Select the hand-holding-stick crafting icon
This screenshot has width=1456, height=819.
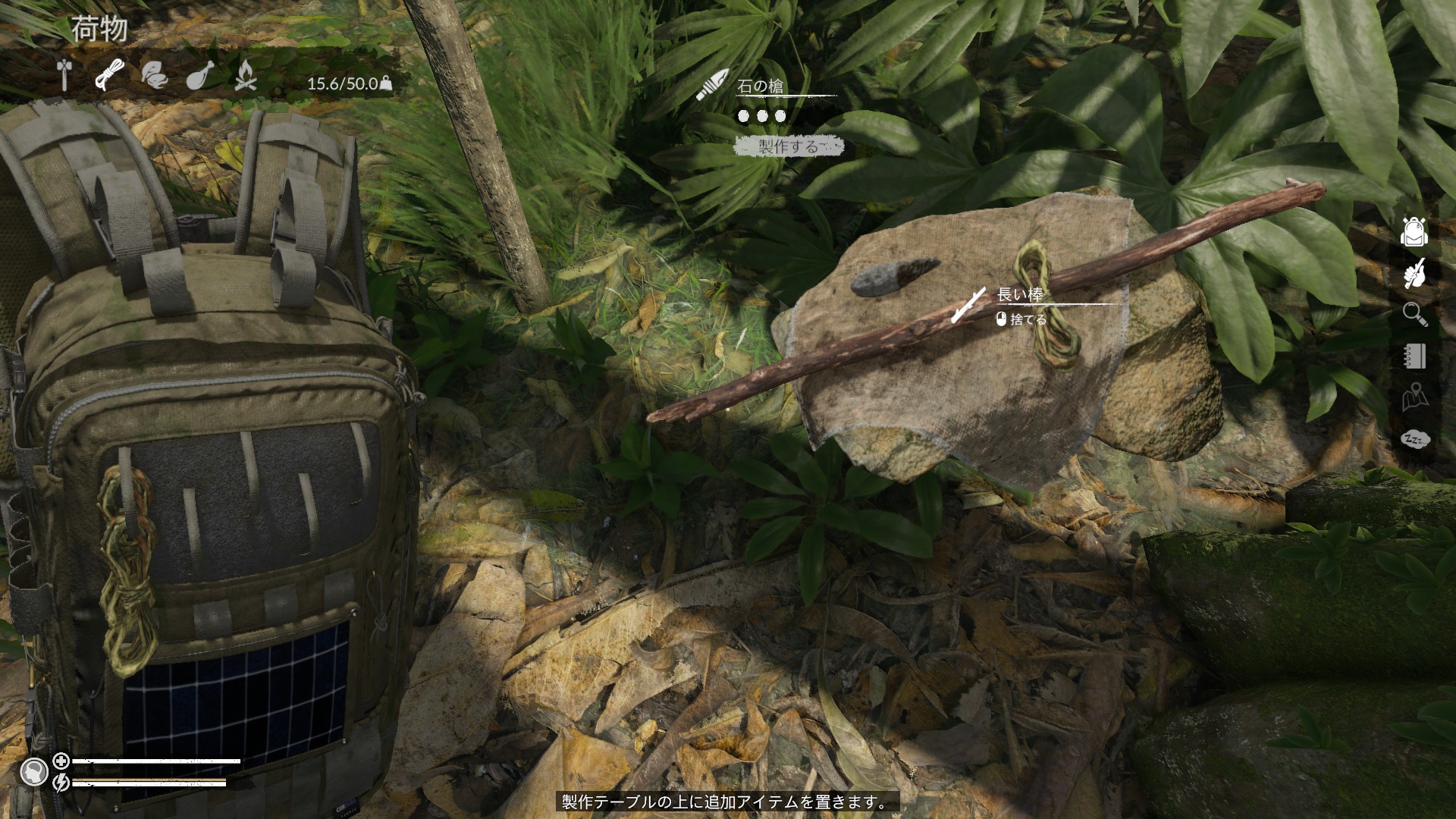coord(1414,273)
